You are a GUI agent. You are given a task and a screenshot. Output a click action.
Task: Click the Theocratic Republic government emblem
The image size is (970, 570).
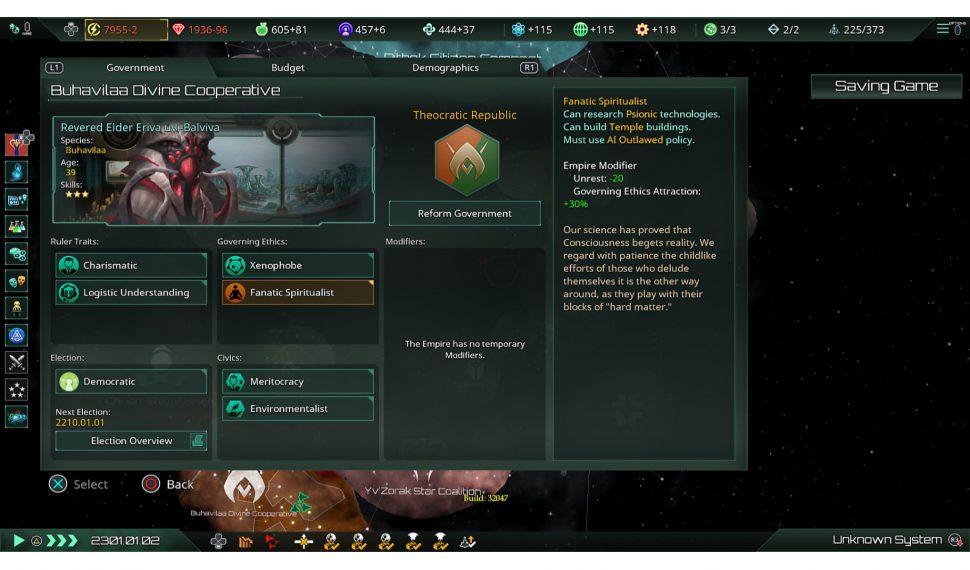(465, 159)
